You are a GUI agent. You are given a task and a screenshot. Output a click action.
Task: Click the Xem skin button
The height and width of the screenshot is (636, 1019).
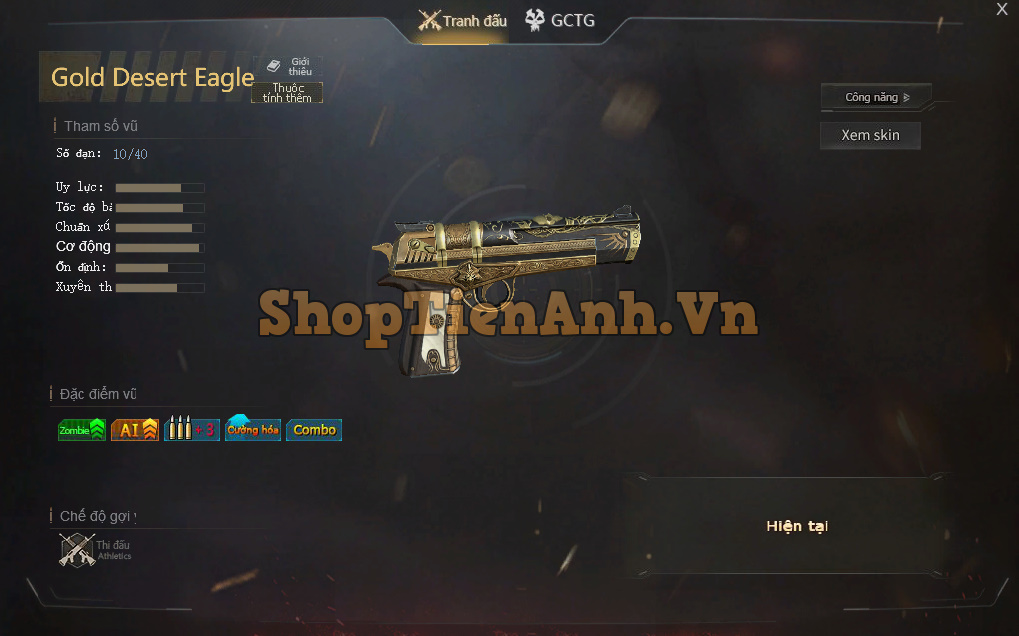coord(870,135)
